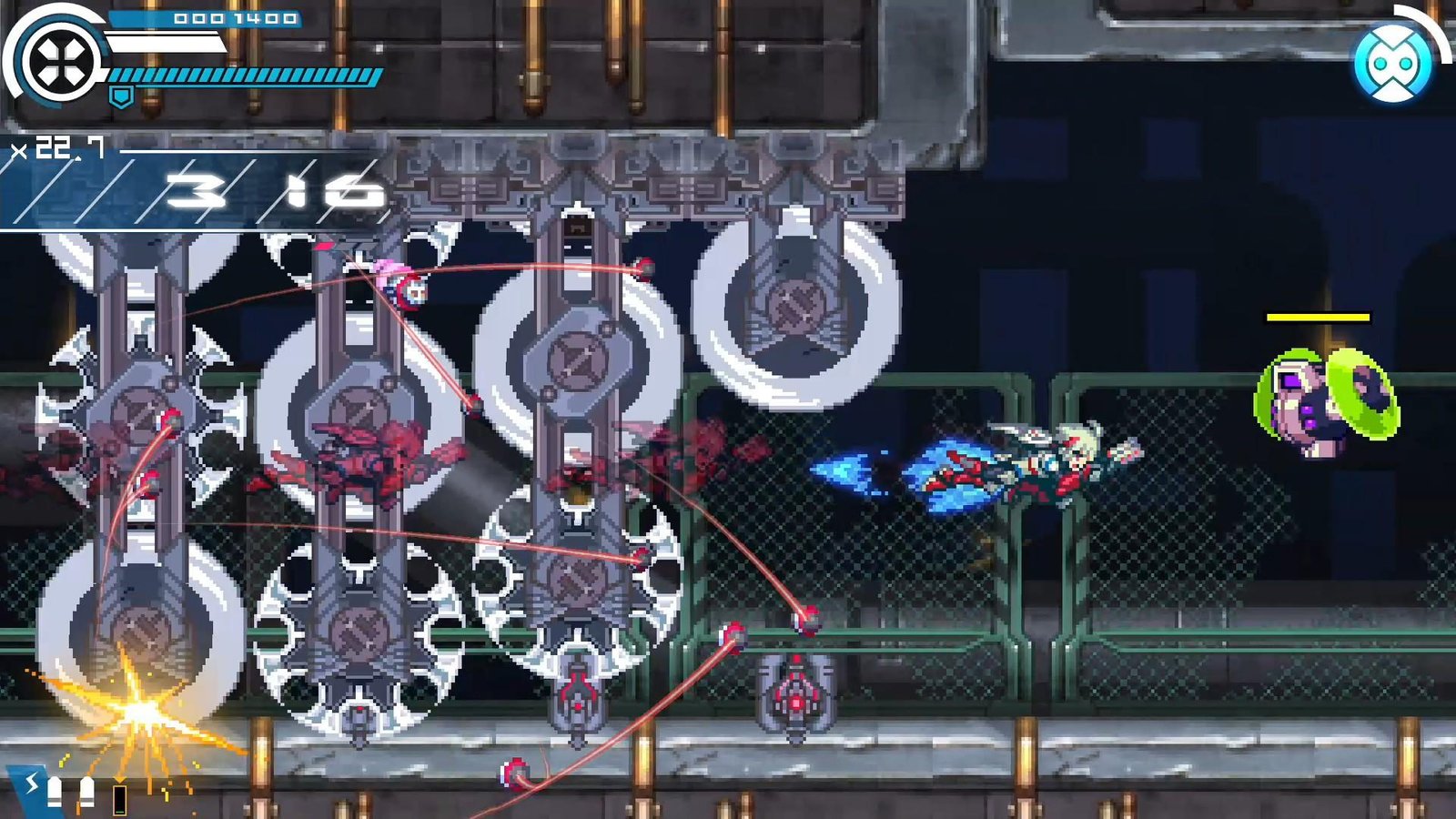Click the yellow enemy health bar above the drone

tap(1318, 318)
